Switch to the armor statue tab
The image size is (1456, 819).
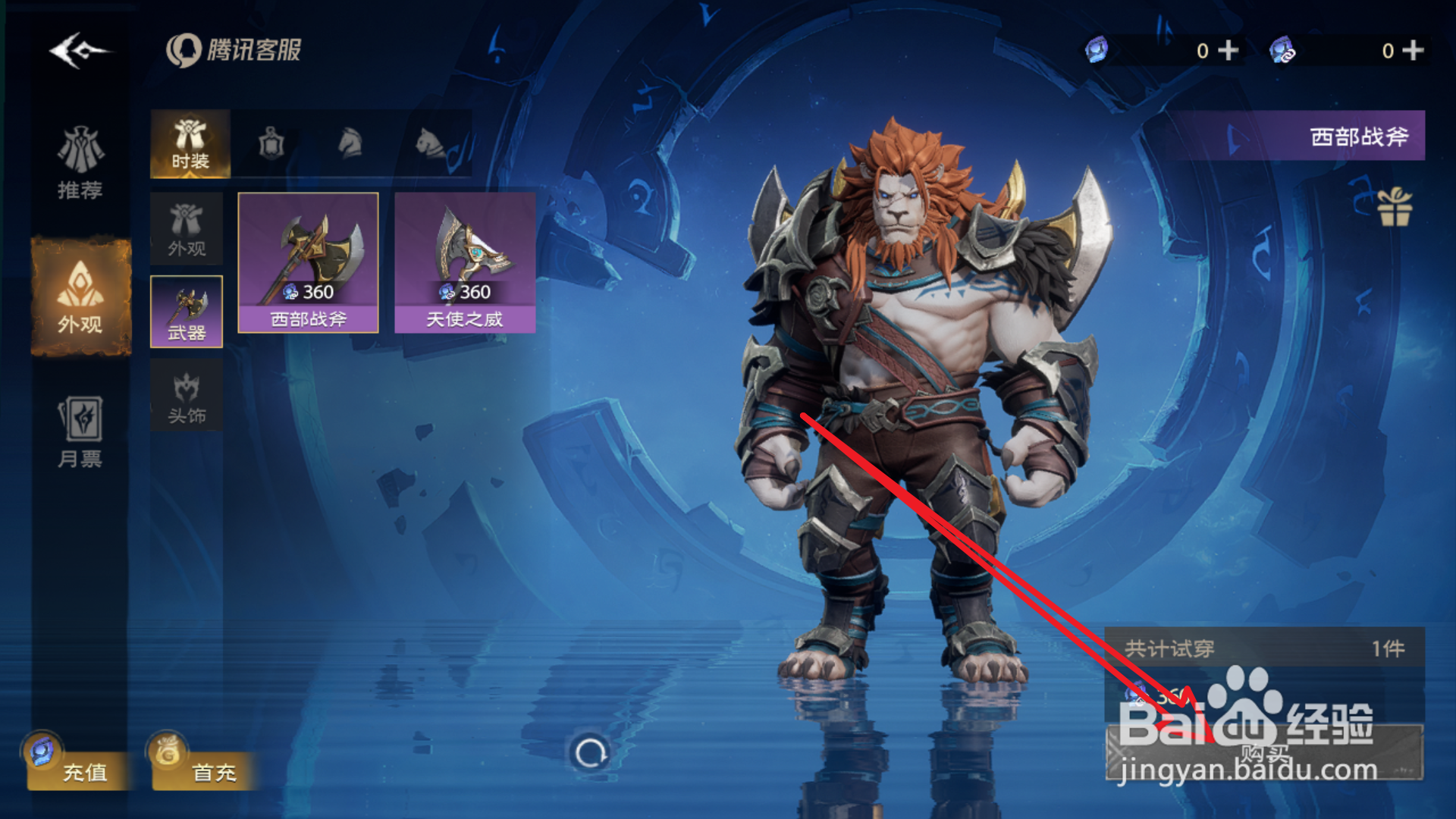271,144
